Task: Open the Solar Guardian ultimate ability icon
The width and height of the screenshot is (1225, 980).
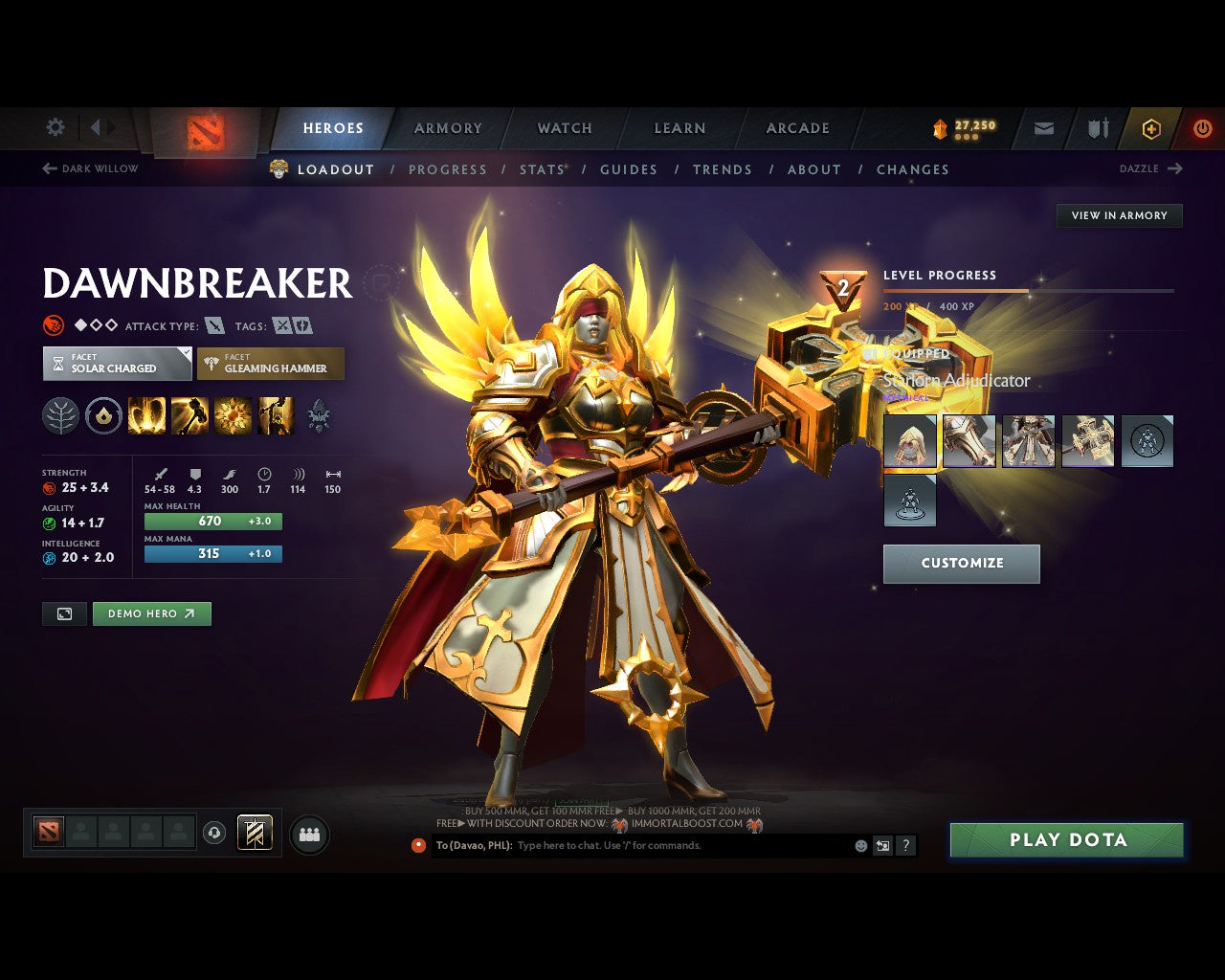Action: (276, 414)
